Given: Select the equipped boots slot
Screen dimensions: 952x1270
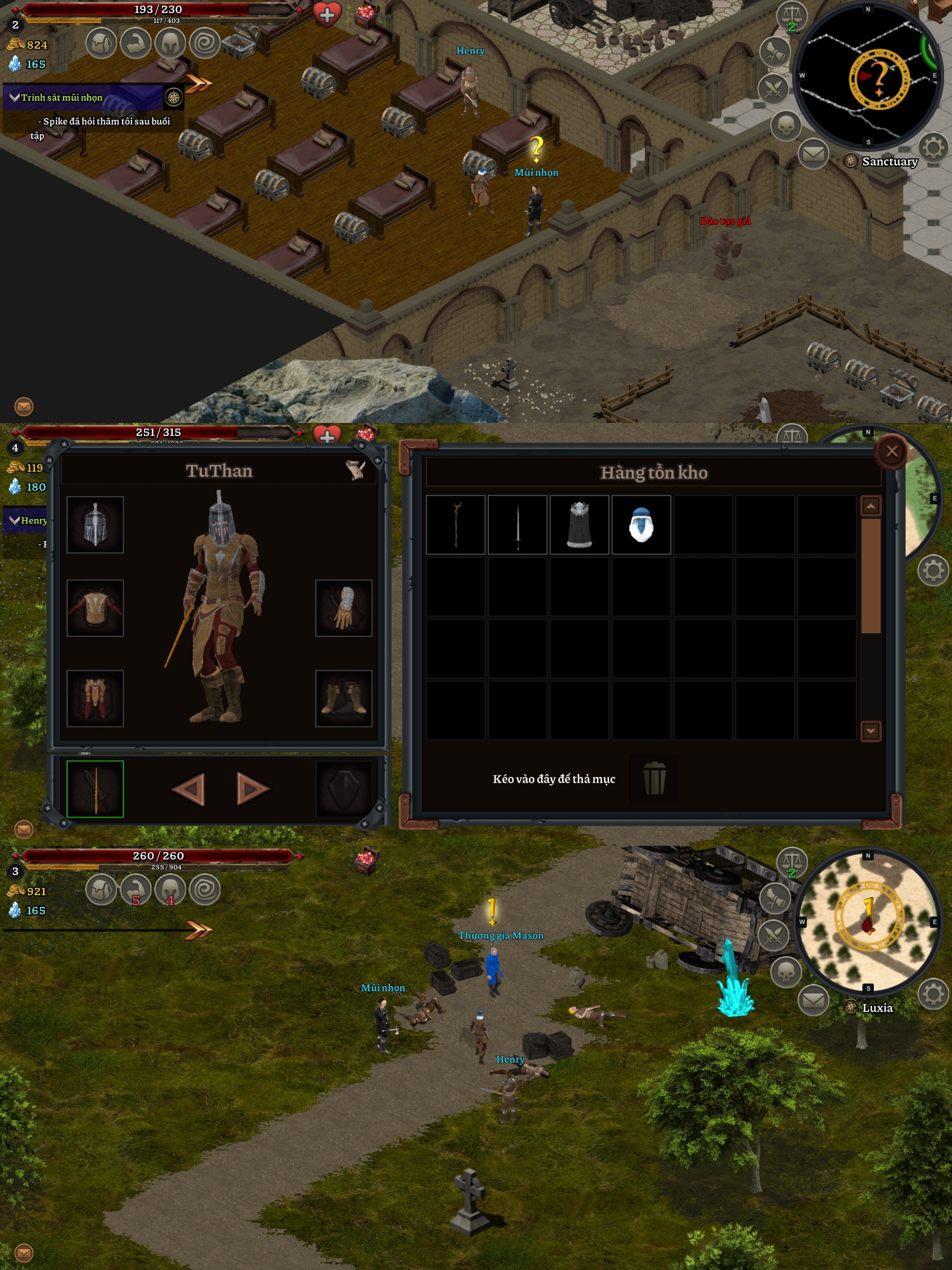Looking at the screenshot, I should [344, 698].
